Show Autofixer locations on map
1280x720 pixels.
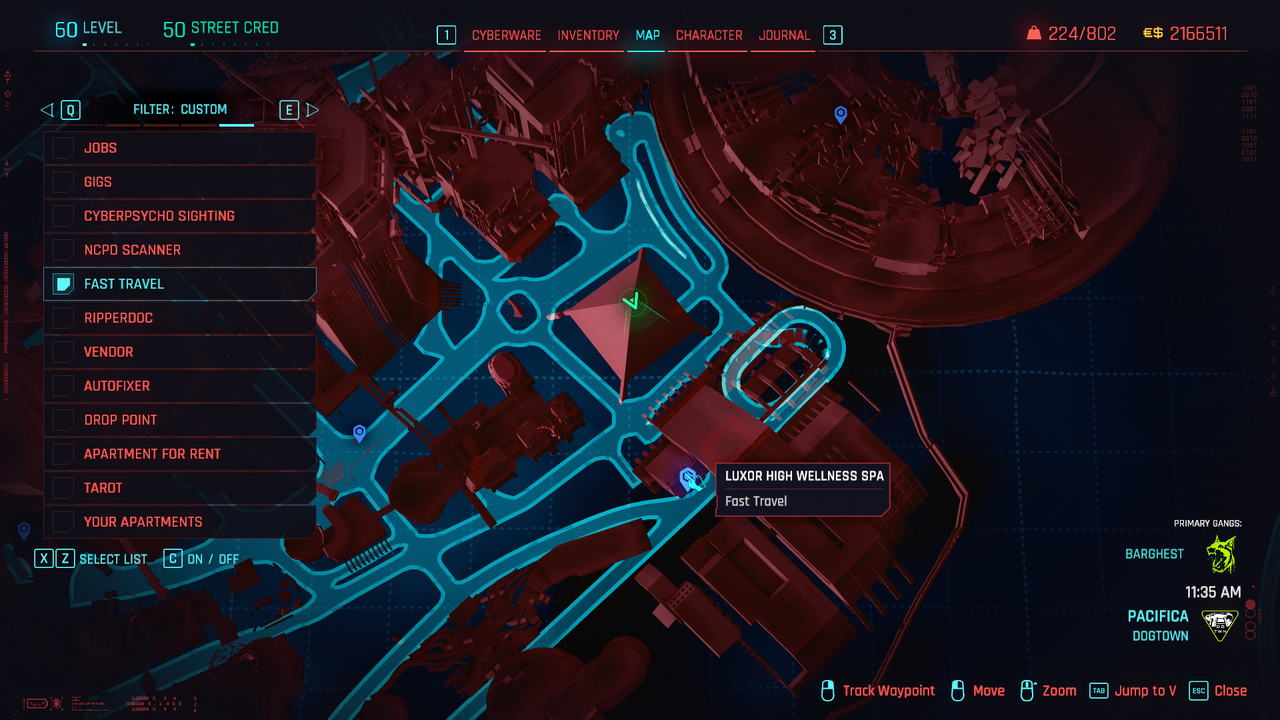64,386
